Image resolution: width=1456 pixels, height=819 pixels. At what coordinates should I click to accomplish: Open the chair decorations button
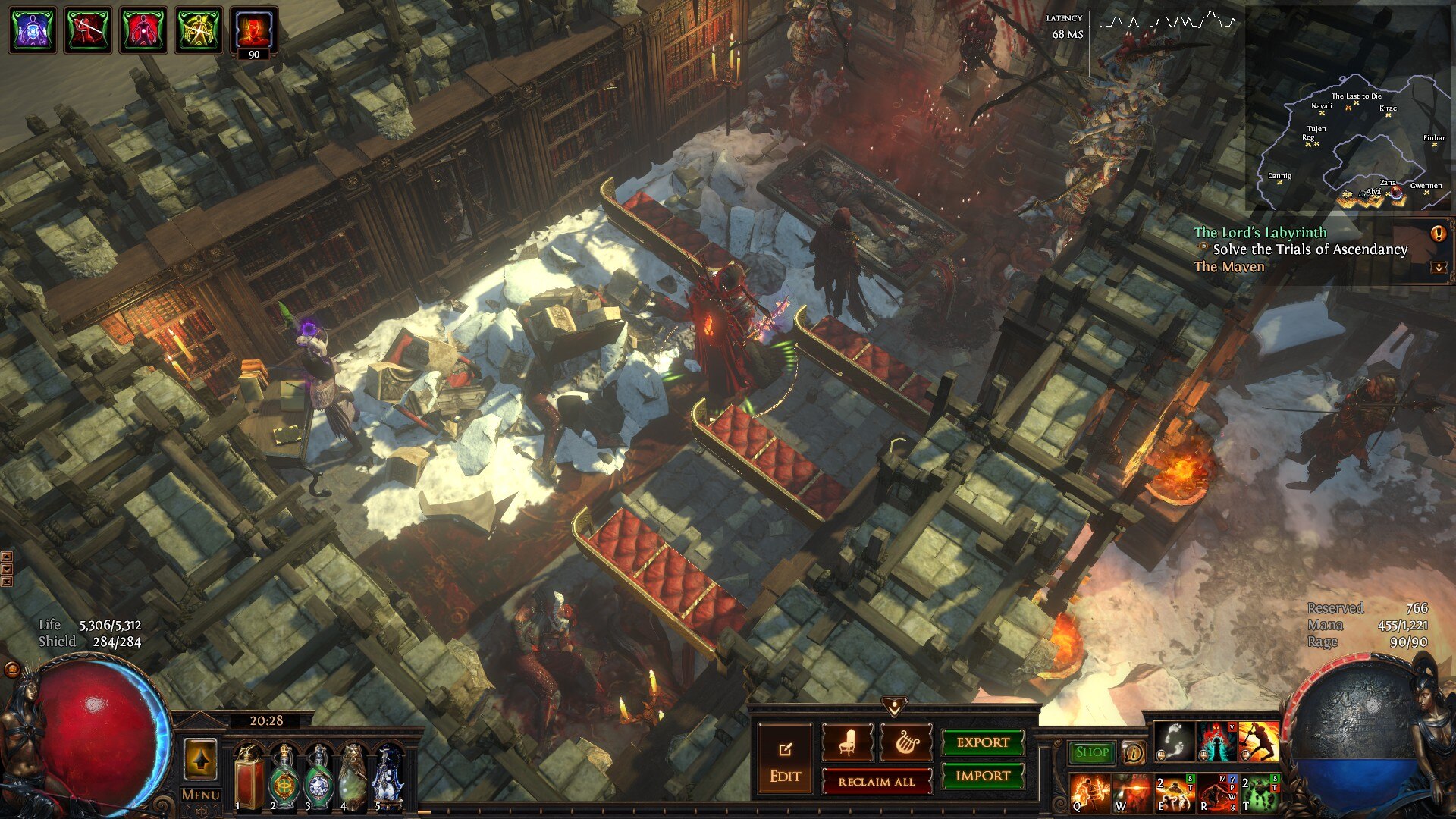[847, 742]
